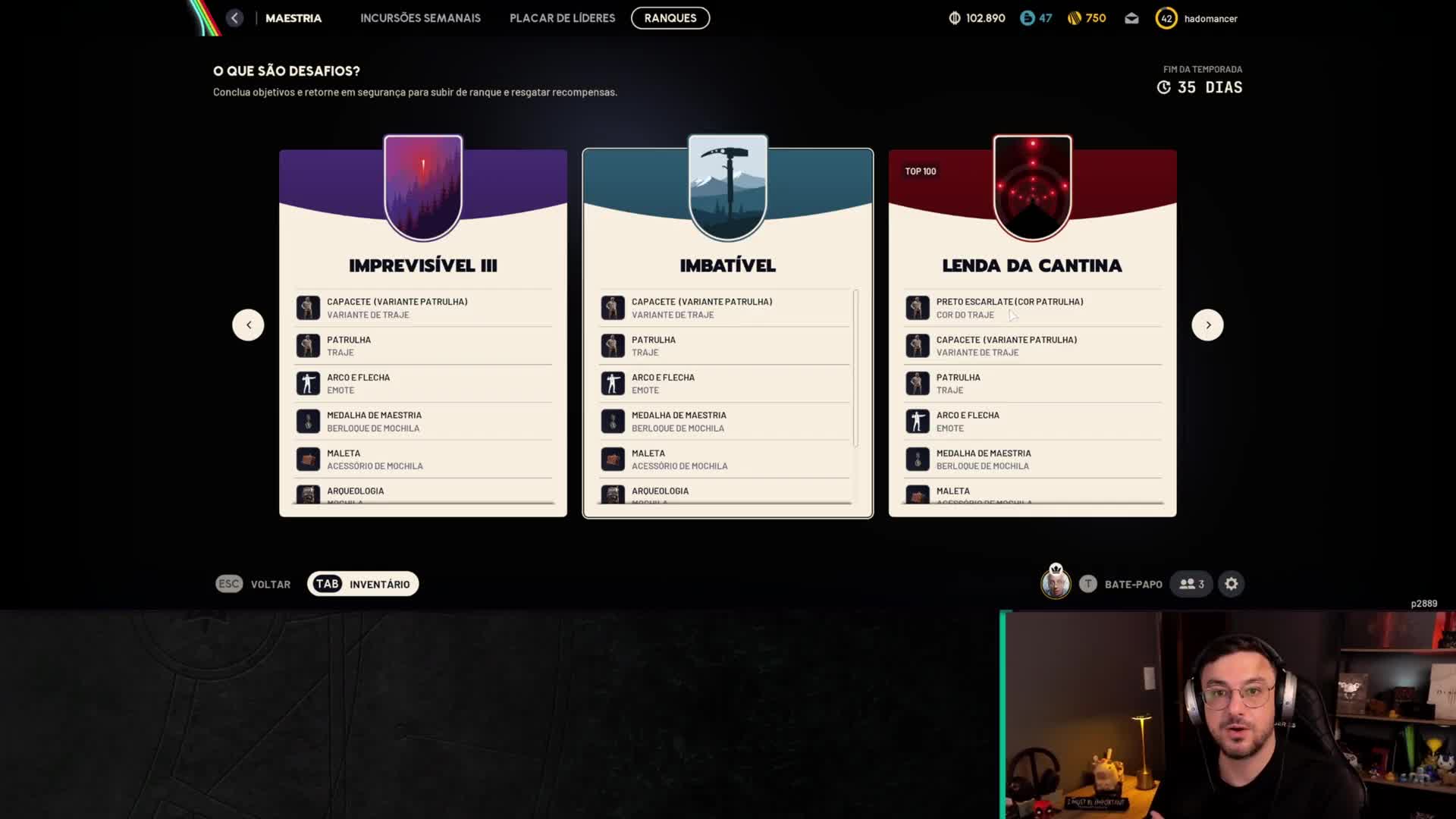Select the Ranques tab
Viewport: 1456px width, 819px height.
point(670,17)
